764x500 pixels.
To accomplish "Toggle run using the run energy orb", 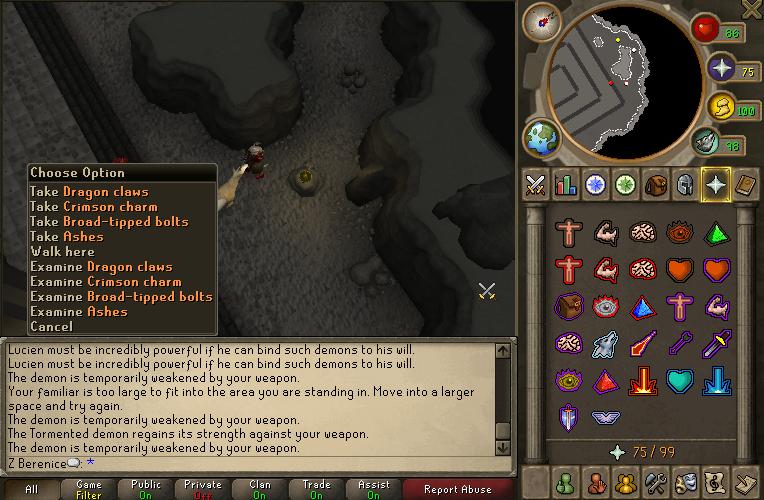I will tap(720, 106).
